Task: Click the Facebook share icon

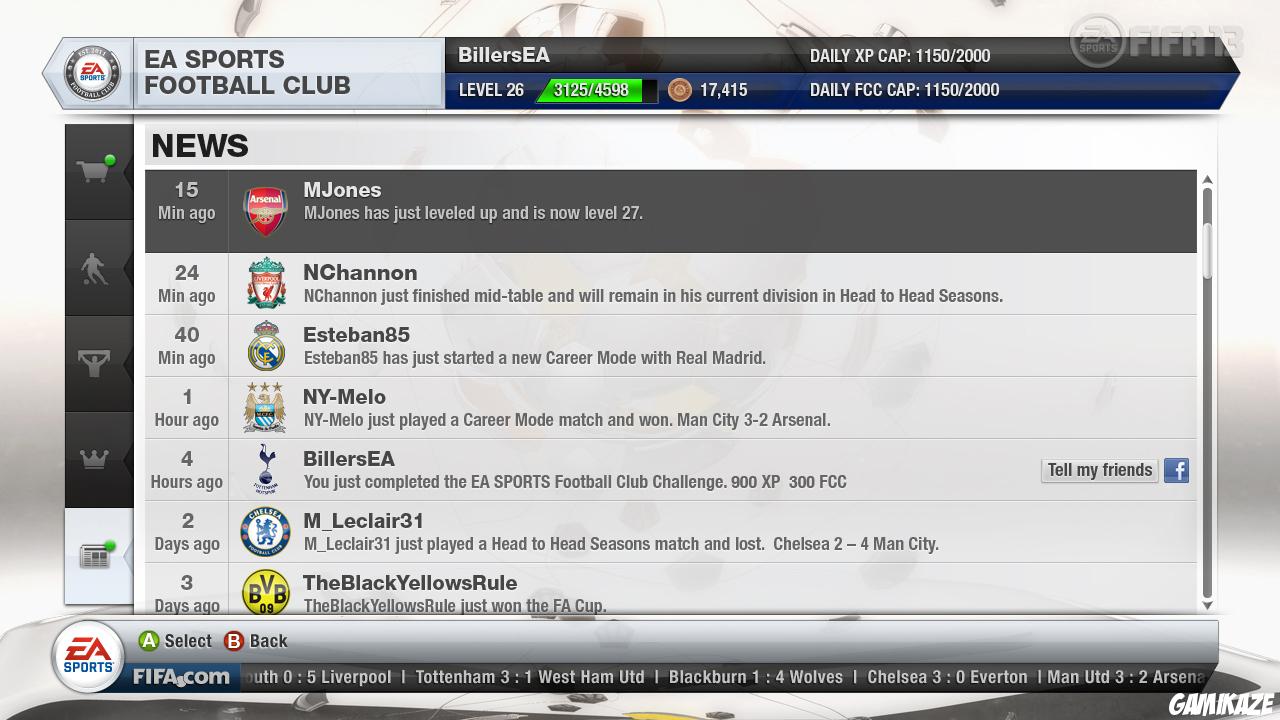Action: point(1176,470)
